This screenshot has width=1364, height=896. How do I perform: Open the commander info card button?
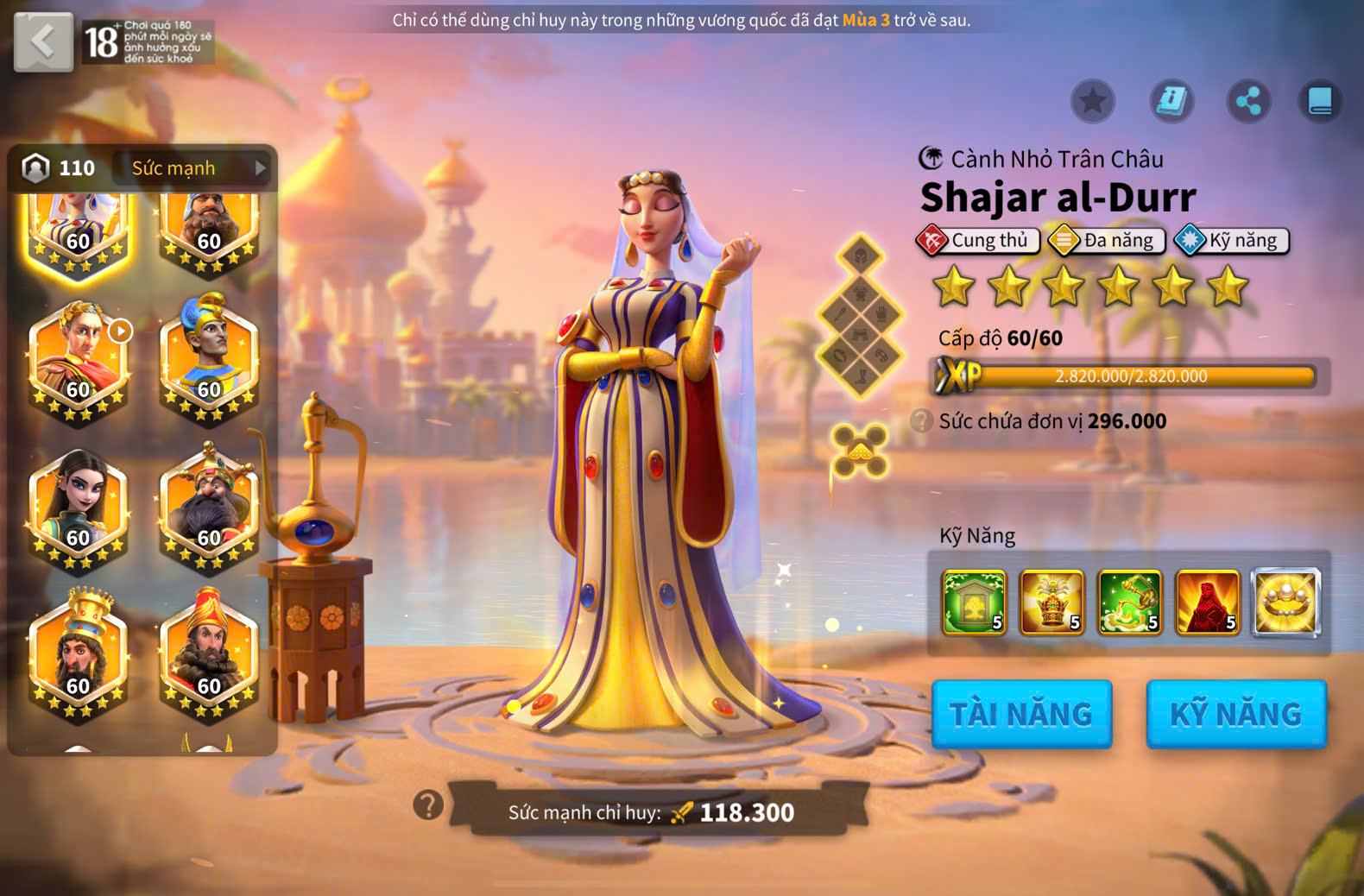point(1171,102)
